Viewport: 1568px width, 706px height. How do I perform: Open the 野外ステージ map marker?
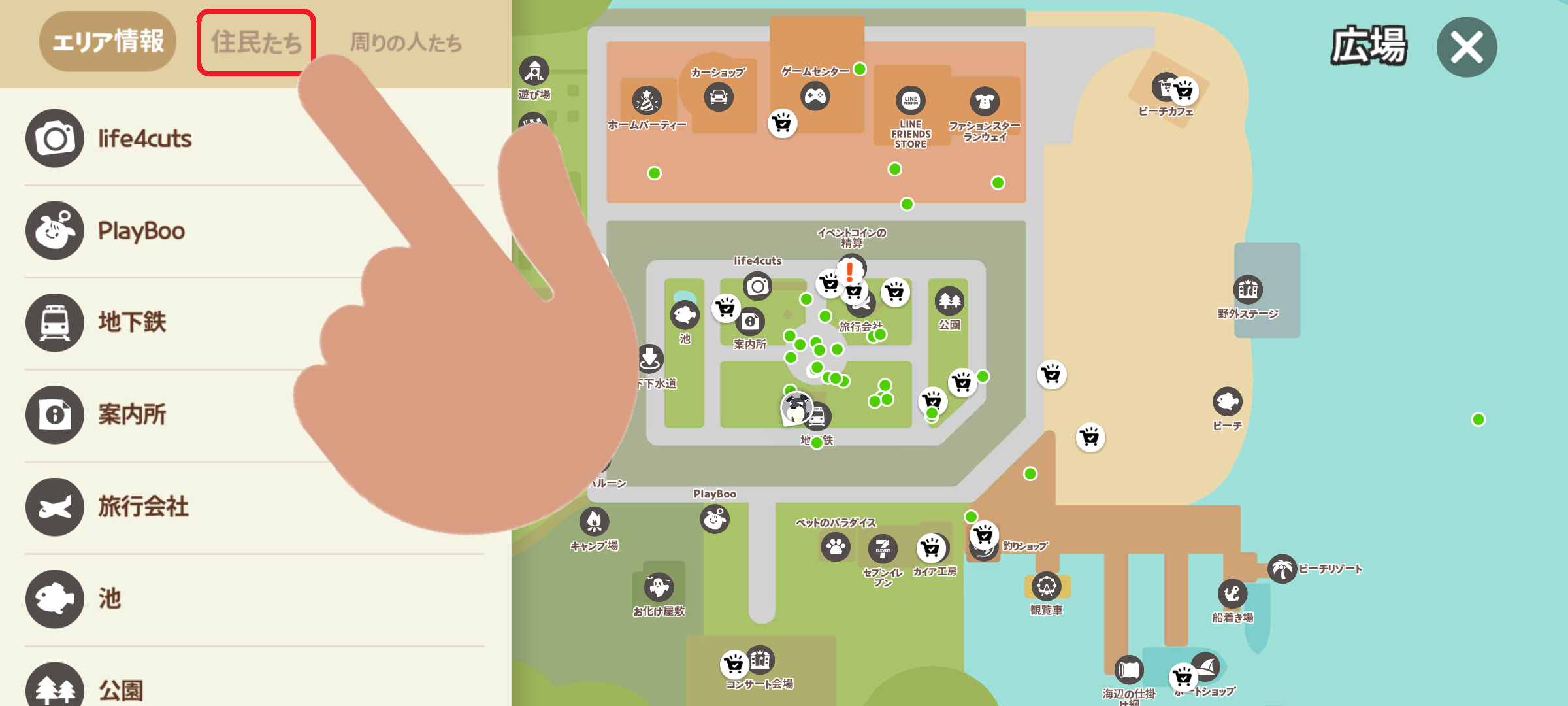(x=1248, y=289)
